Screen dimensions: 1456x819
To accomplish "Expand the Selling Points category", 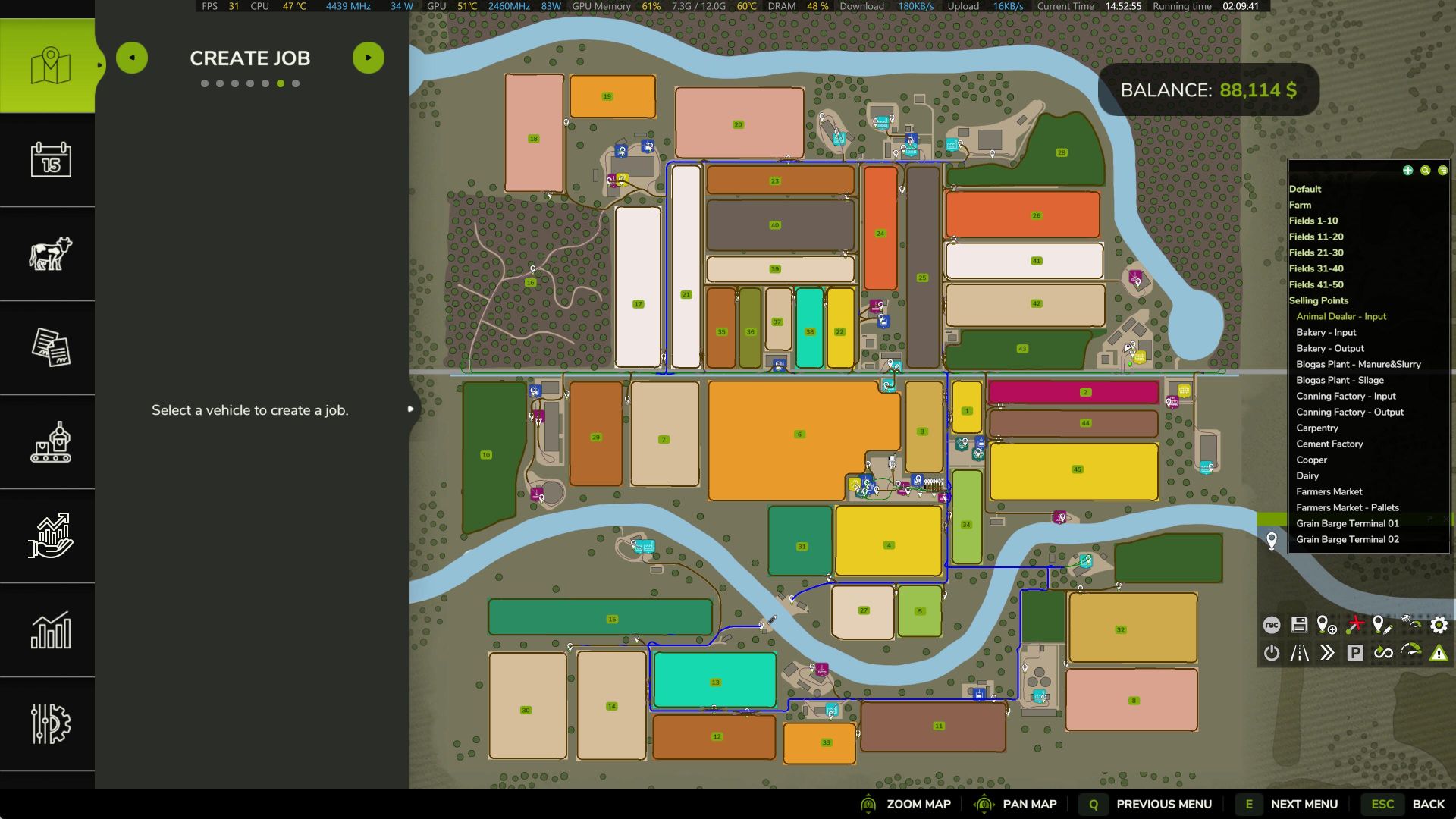I will (x=1319, y=300).
